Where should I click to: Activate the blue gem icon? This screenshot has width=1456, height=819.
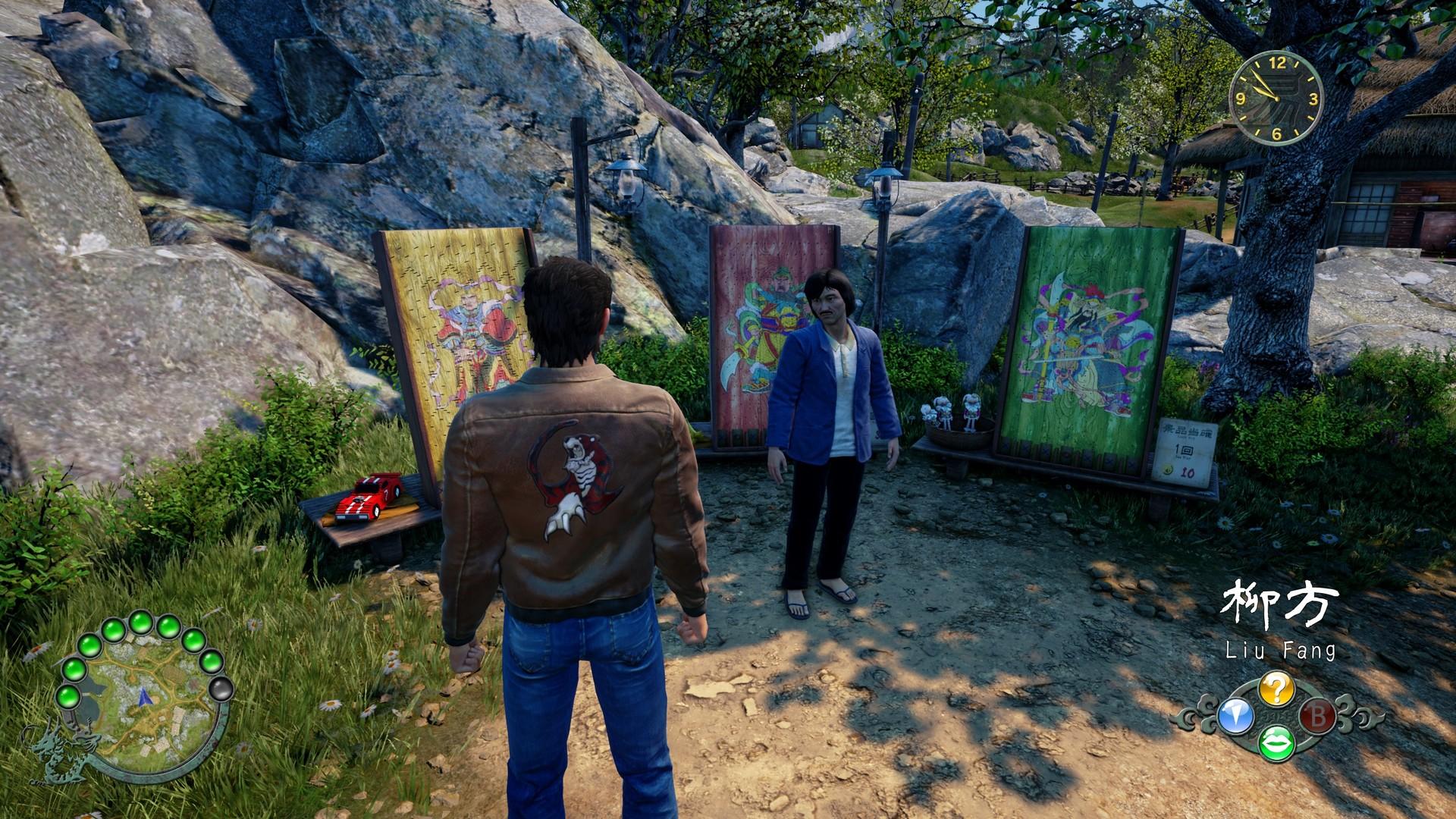coord(1235,716)
